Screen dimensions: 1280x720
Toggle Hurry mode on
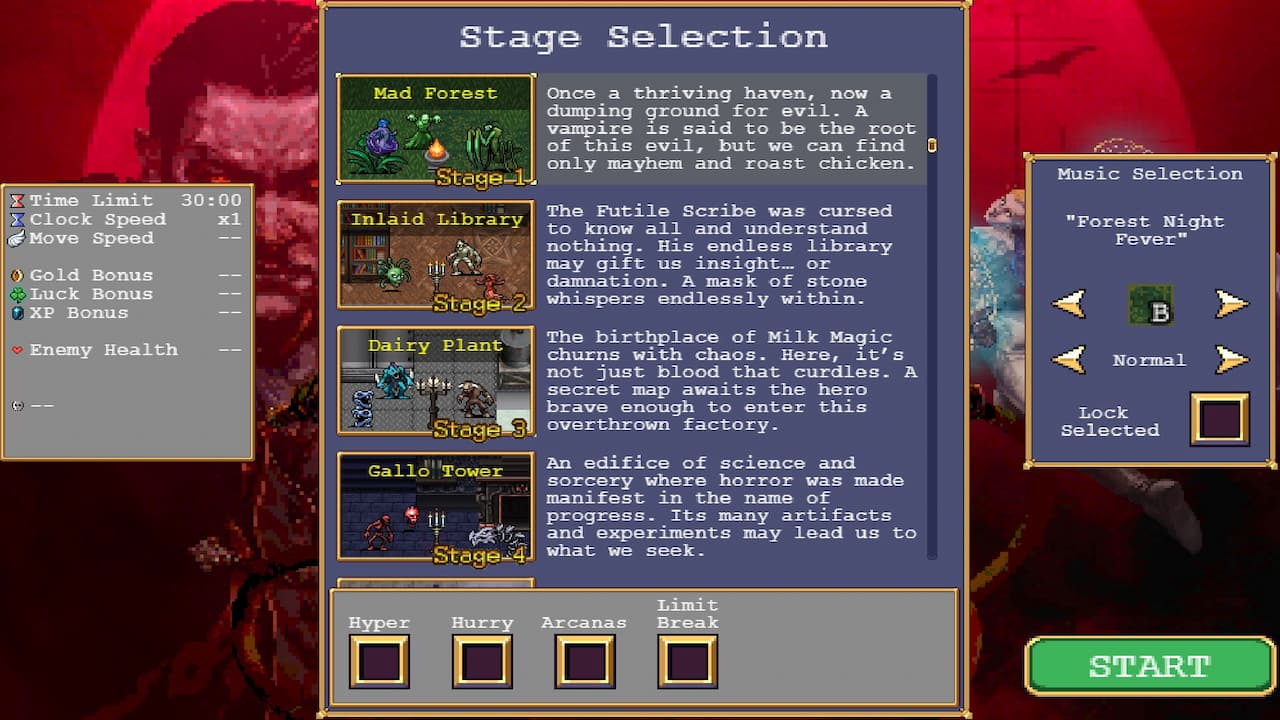pyautogui.click(x=482, y=661)
